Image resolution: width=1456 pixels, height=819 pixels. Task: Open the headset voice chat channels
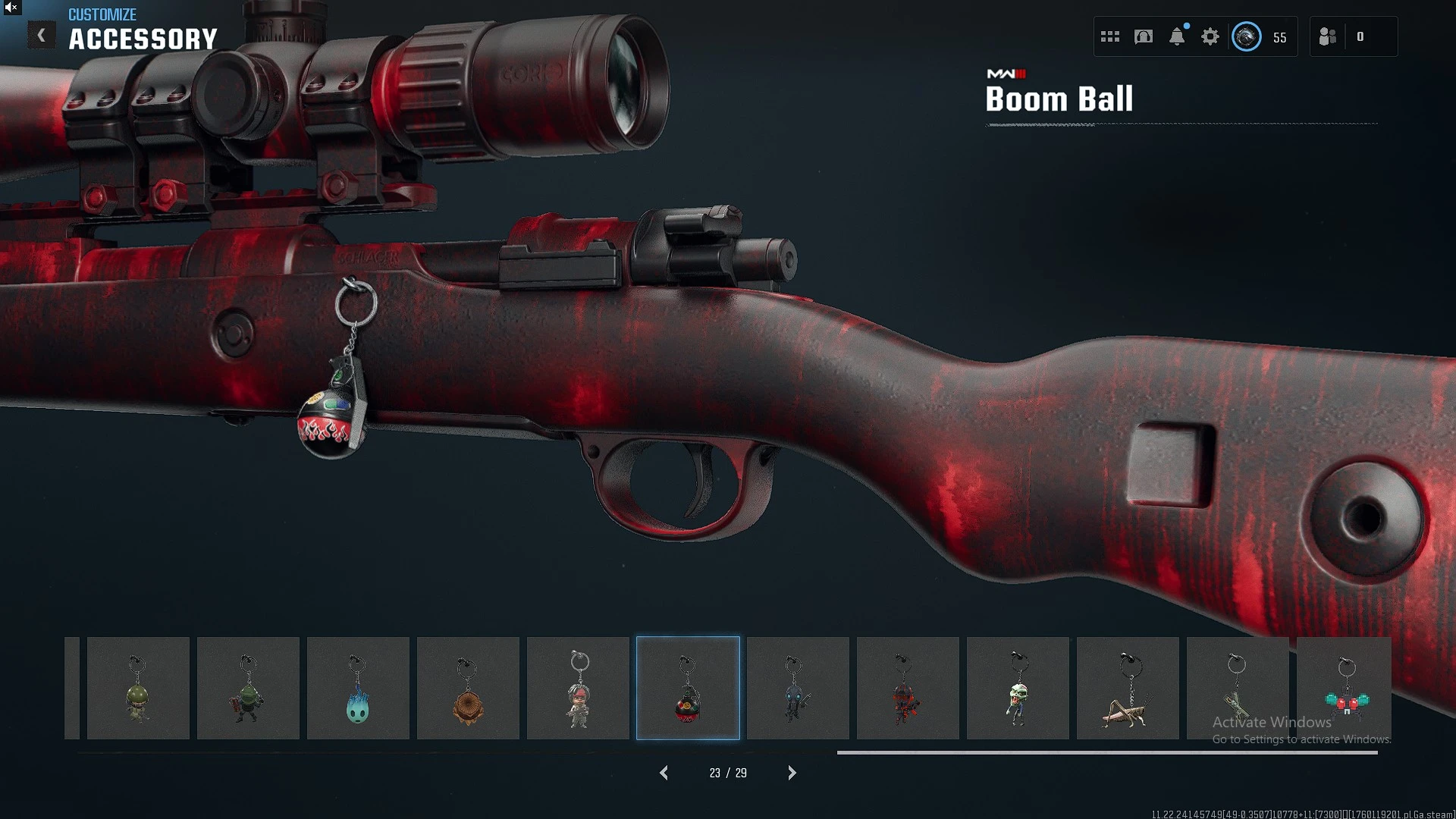[1144, 36]
